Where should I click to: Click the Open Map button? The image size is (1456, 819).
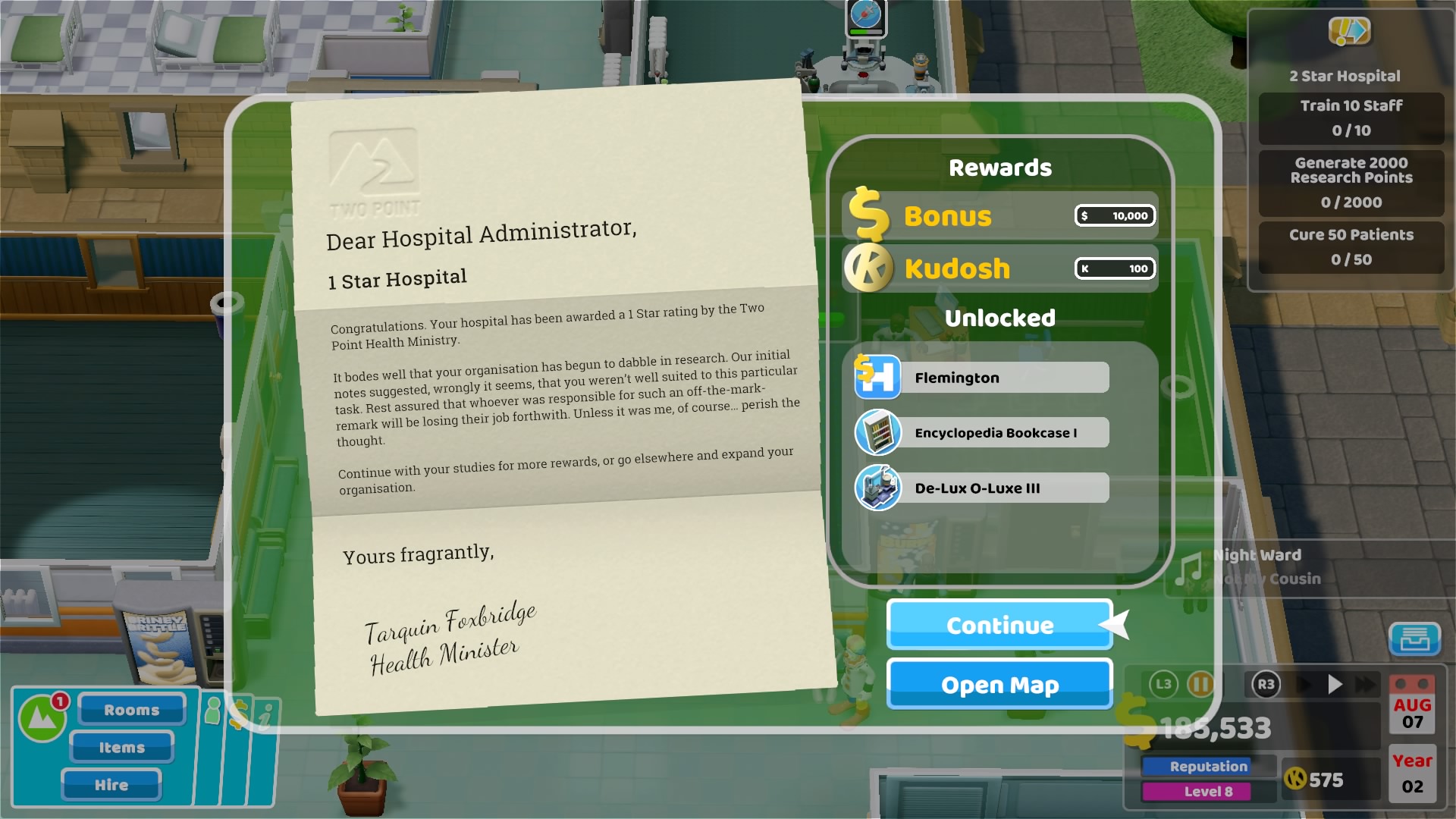(999, 684)
